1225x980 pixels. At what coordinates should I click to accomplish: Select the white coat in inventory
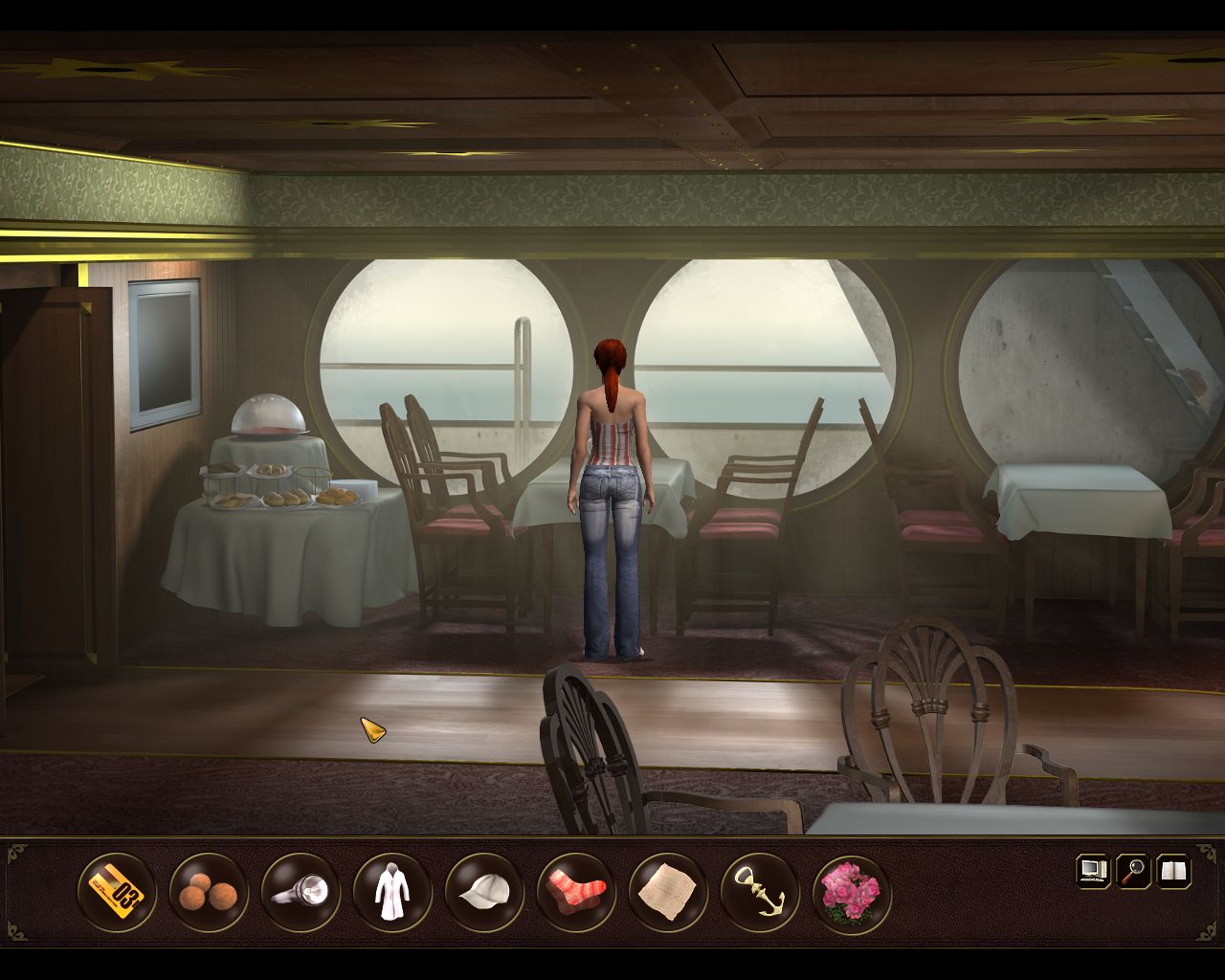(391, 892)
